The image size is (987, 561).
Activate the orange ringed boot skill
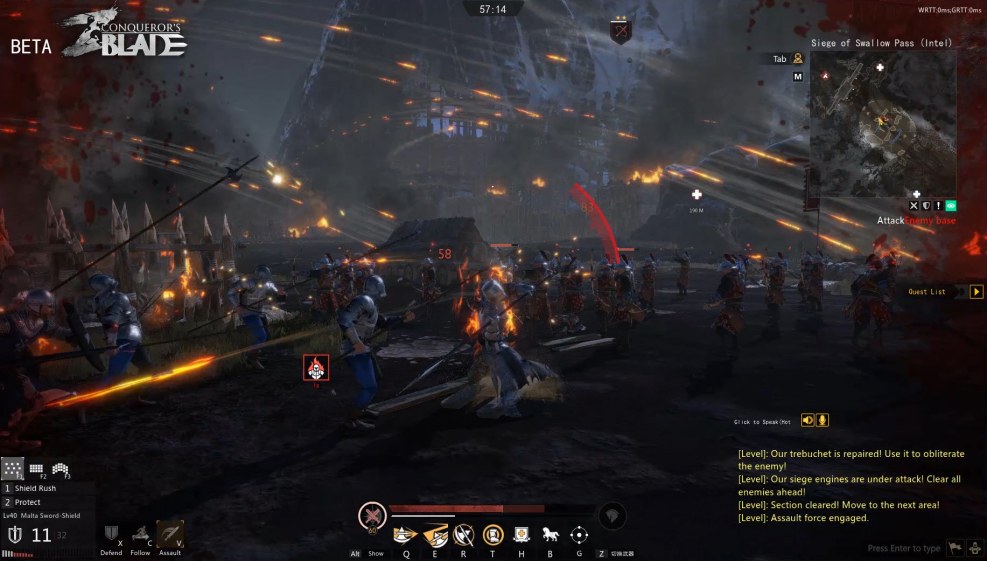pos(492,535)
